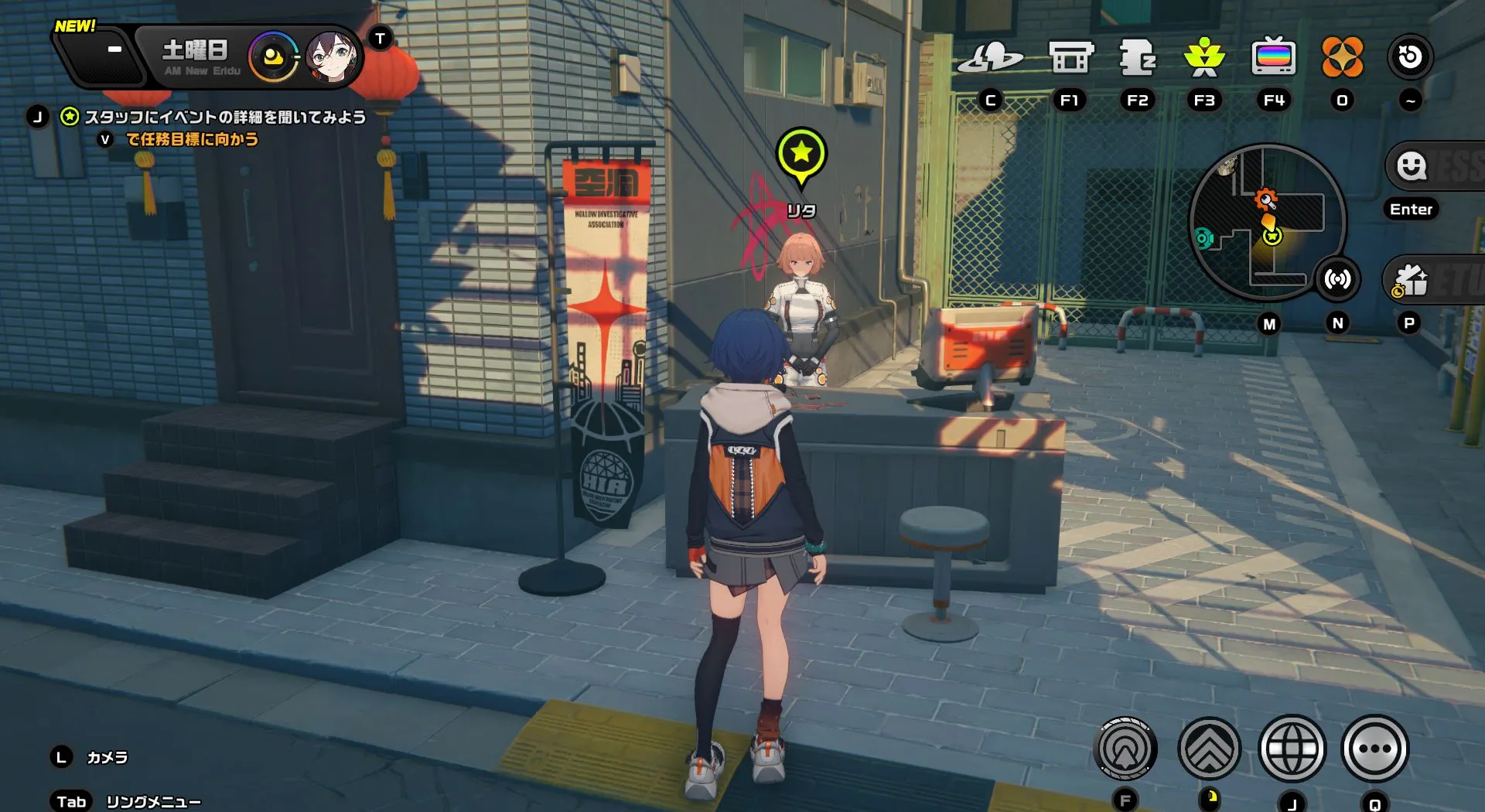
Task: Click the quest star marker above リタ
Action: 801,154
